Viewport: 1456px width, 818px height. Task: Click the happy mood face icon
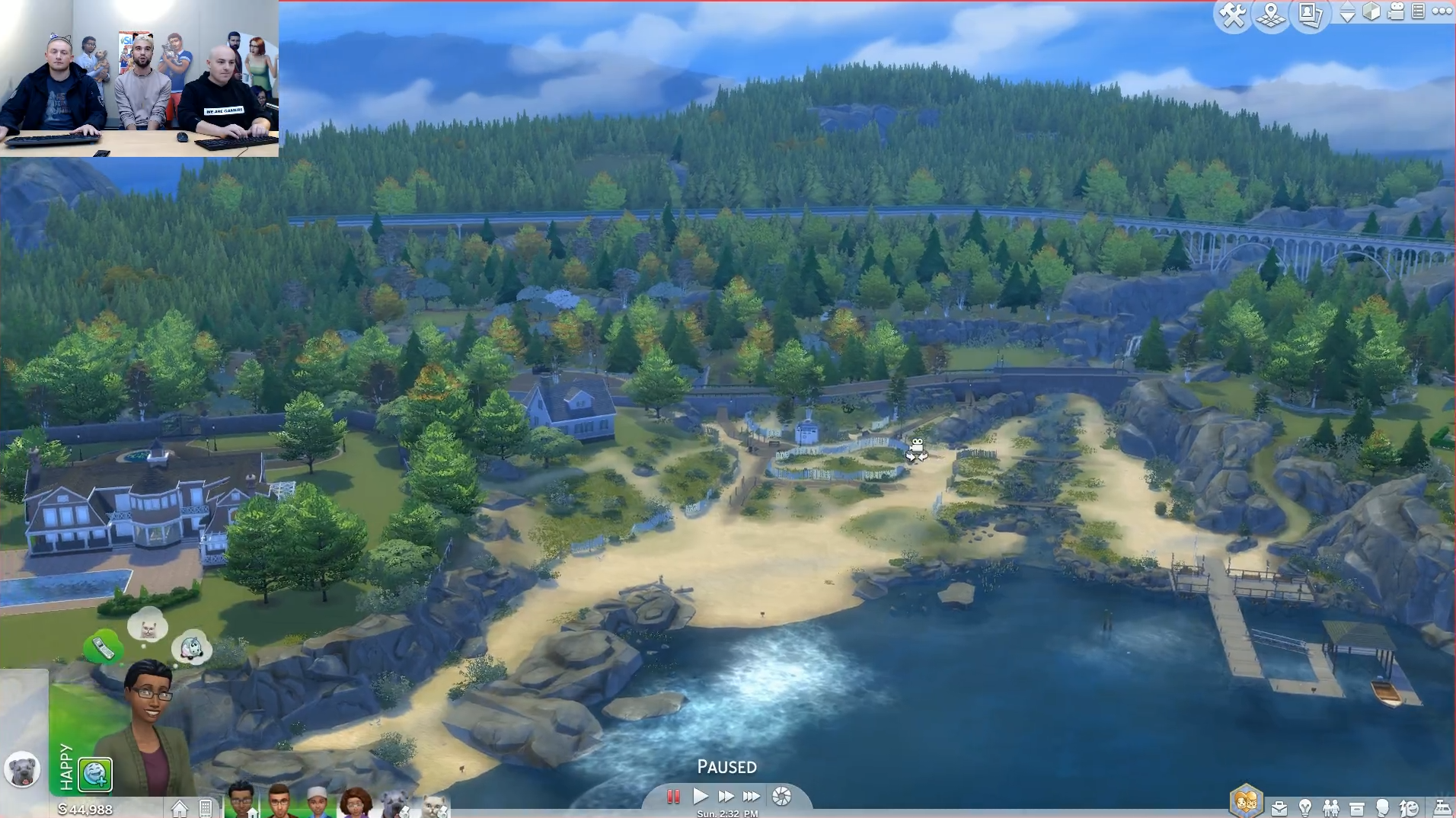click(95, 774)
